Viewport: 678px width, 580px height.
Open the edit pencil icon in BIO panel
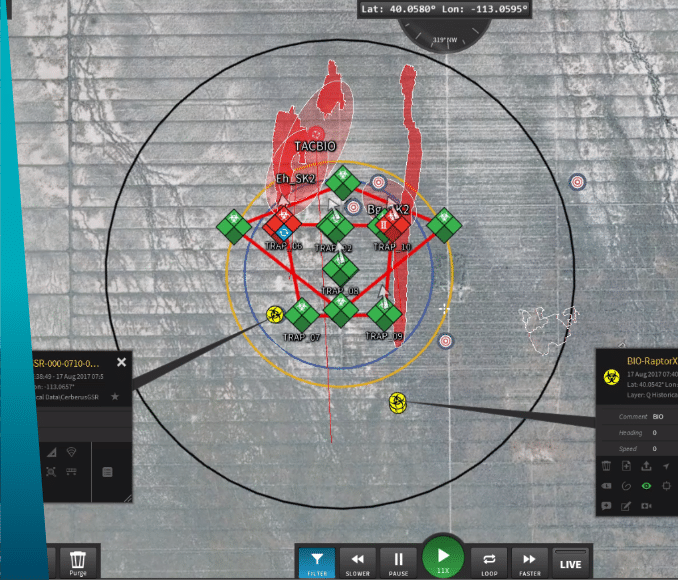[x=627, y=506]
